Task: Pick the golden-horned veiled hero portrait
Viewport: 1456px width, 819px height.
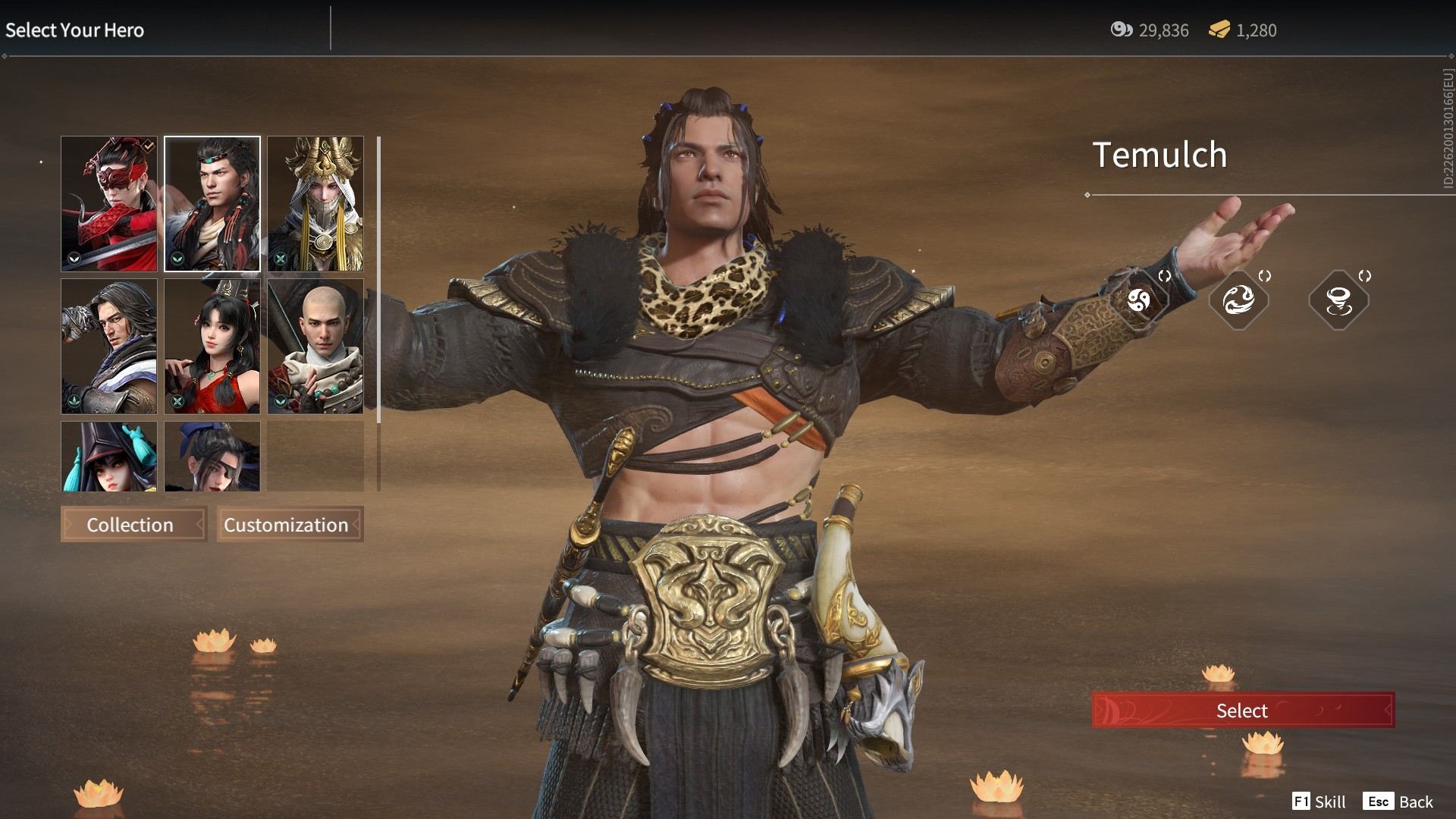Action: [x=315, y=203]
